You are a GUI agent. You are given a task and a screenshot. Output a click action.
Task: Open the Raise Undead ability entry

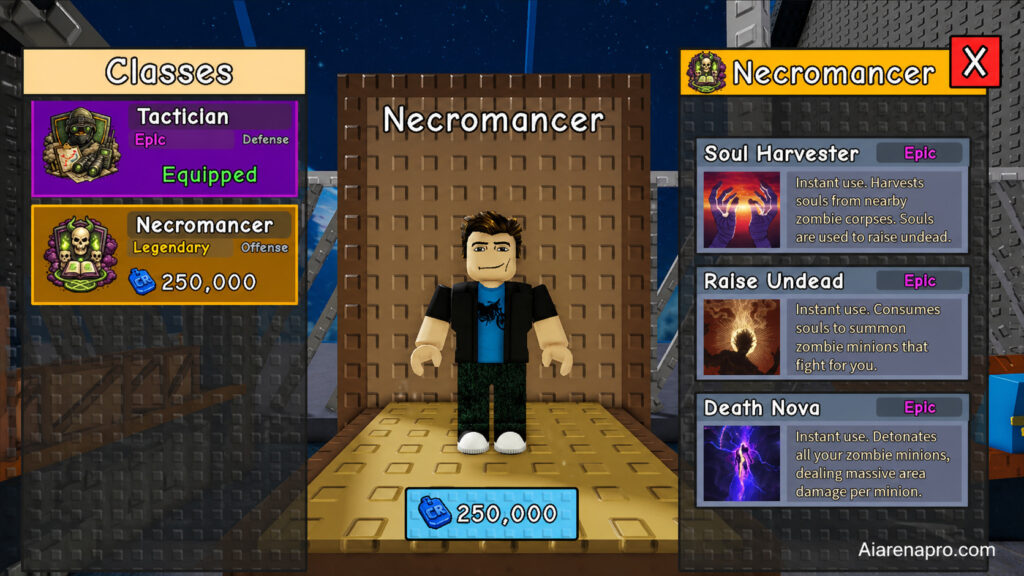point(832,322)
